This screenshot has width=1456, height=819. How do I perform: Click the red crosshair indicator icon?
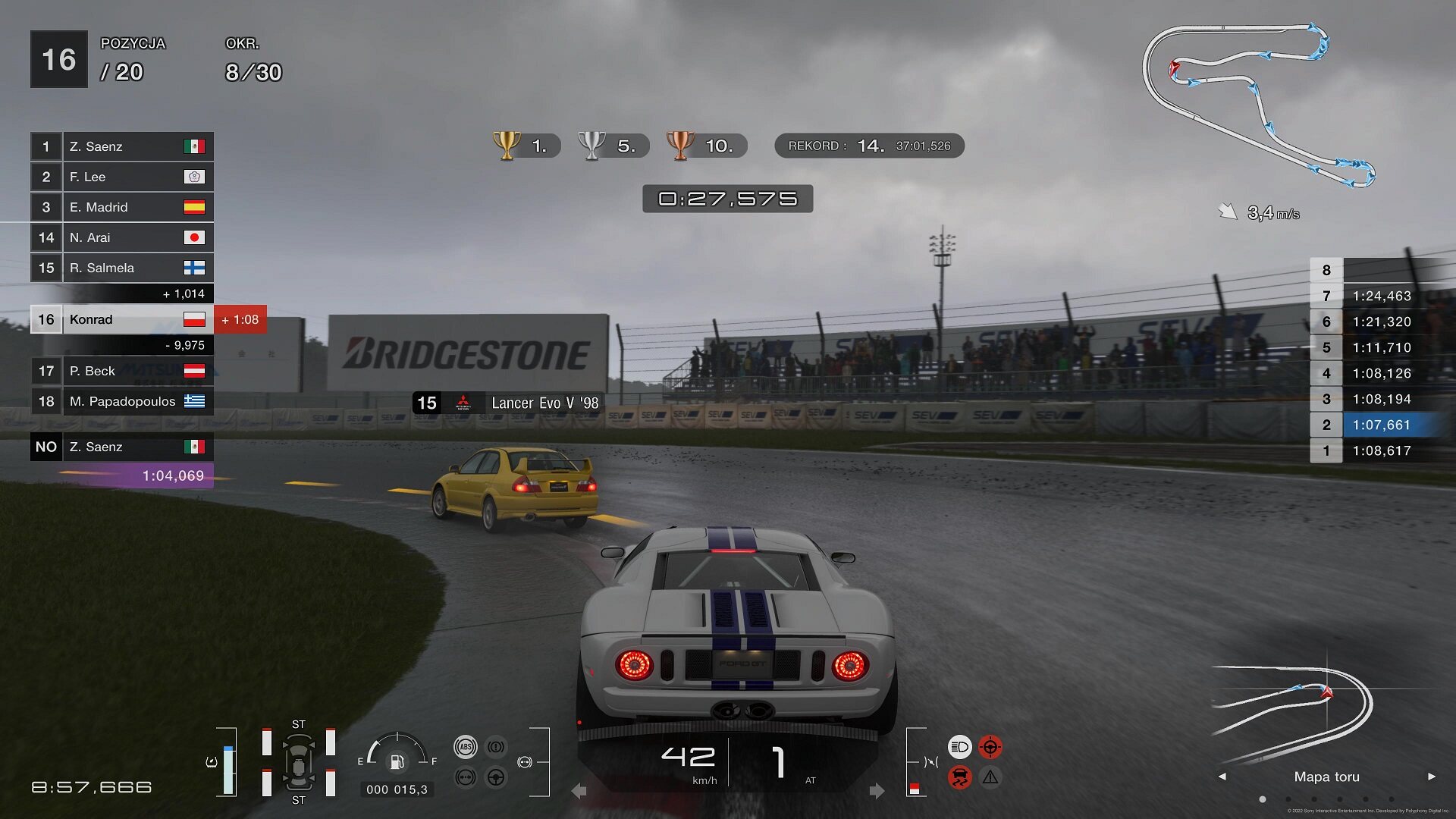point(990,747)
